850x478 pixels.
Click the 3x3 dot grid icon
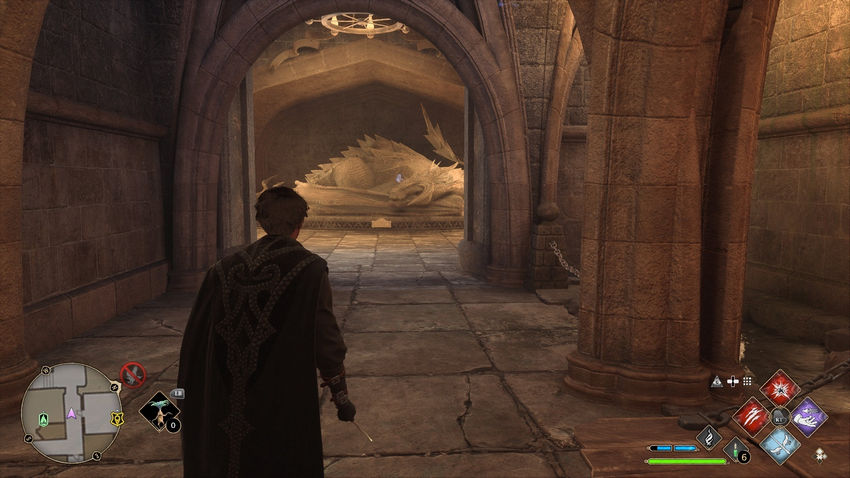click(x=746, y=381)
